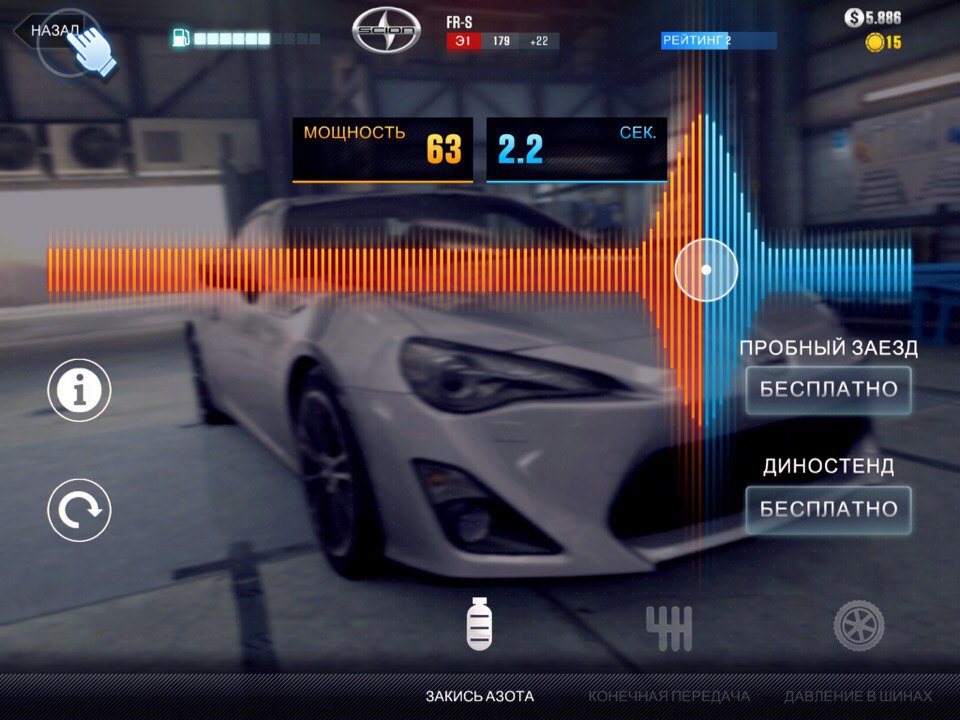Image resolution: width=960 pixels, height=720 pixels.
Task: Run the free ДИНОСТЕНД dyno test
Action: tap(828, 509)
